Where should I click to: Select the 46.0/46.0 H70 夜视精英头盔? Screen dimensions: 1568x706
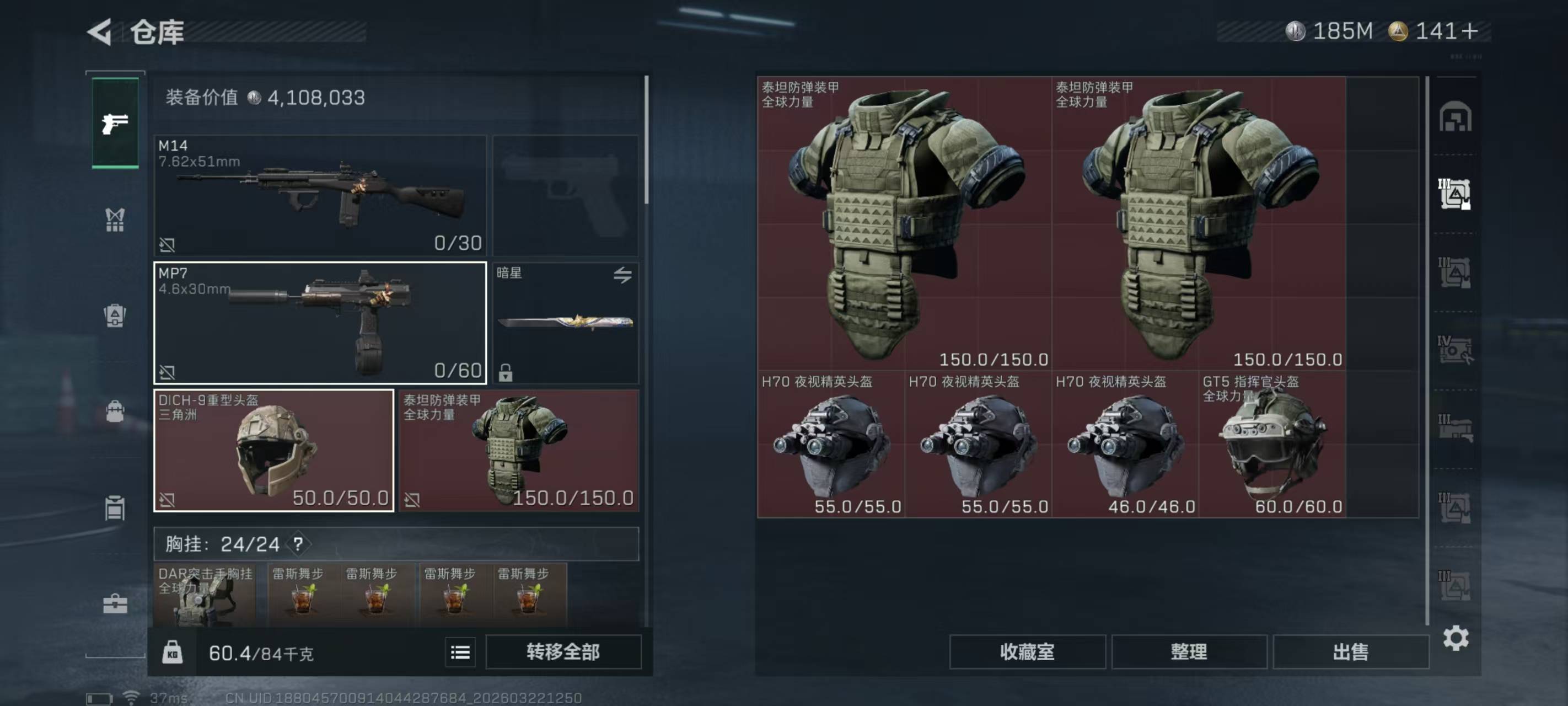(1125, 445)
